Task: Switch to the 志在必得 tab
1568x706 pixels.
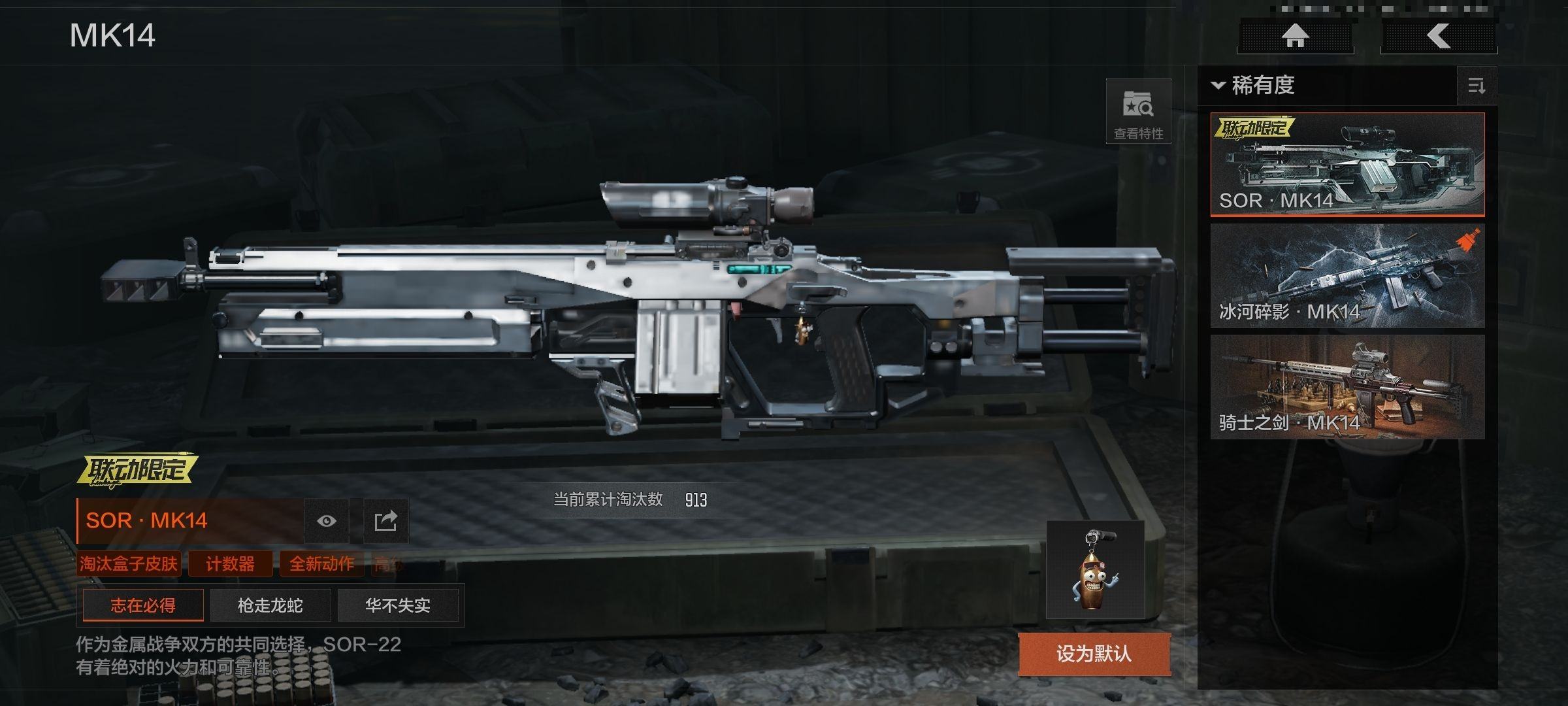Action: point(143,605)
